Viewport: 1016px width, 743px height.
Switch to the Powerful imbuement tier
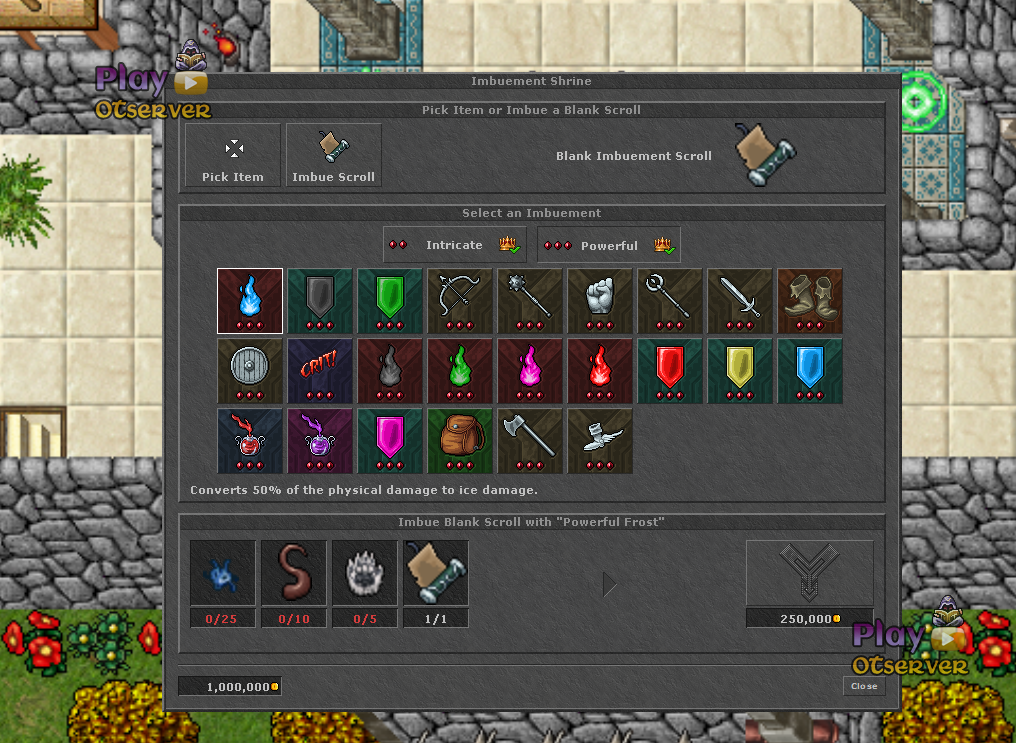click(x=609, y=245)
